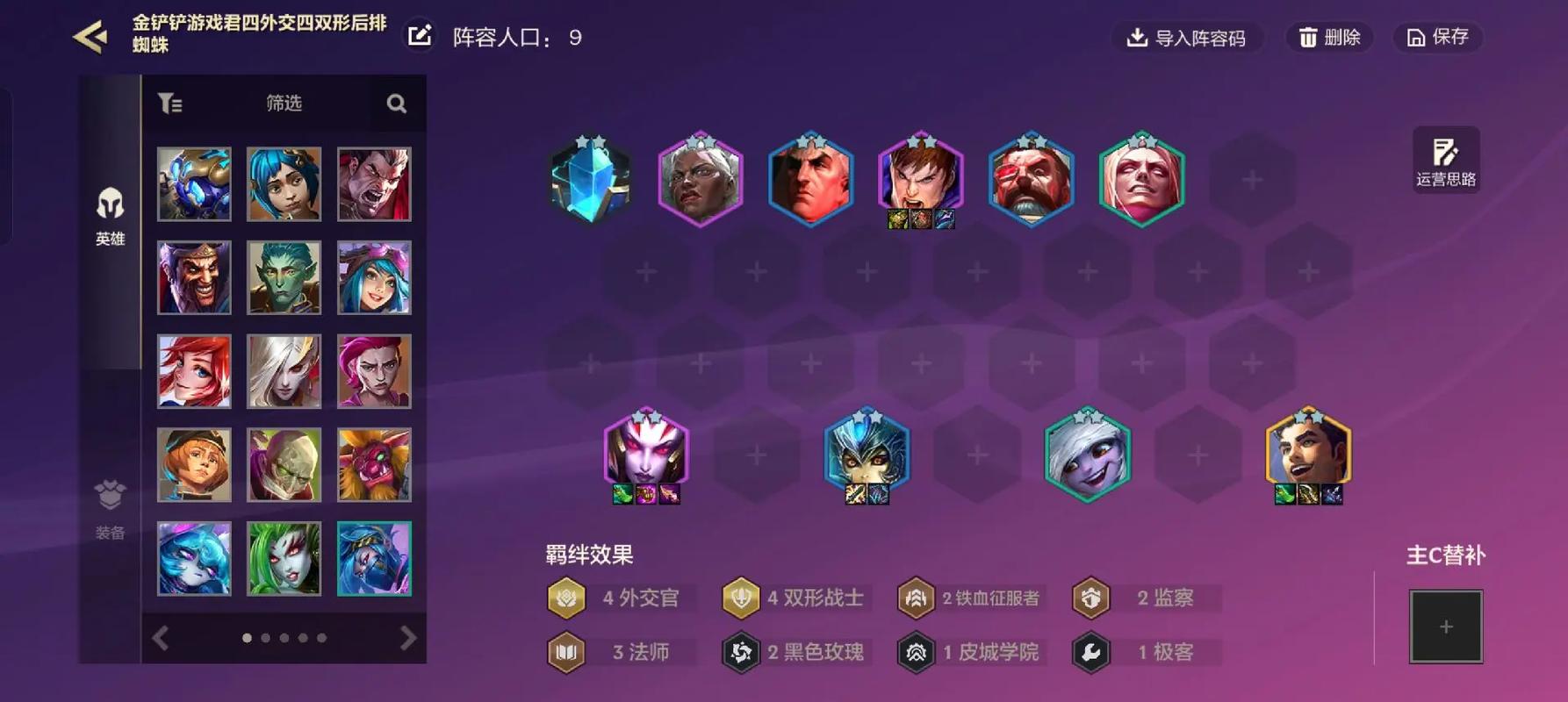Image resolution: width=1568 pixels, height=702 pixels.
Task: Click the 1 极客 trait icon
Action: (x=1091, y=652)
